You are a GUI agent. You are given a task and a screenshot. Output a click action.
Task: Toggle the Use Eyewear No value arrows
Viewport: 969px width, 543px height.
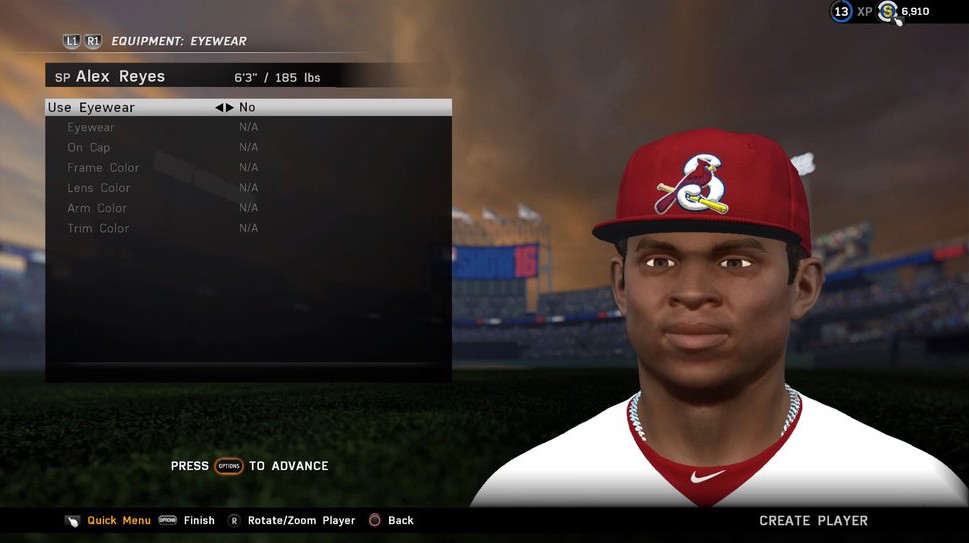pos(225,107)
